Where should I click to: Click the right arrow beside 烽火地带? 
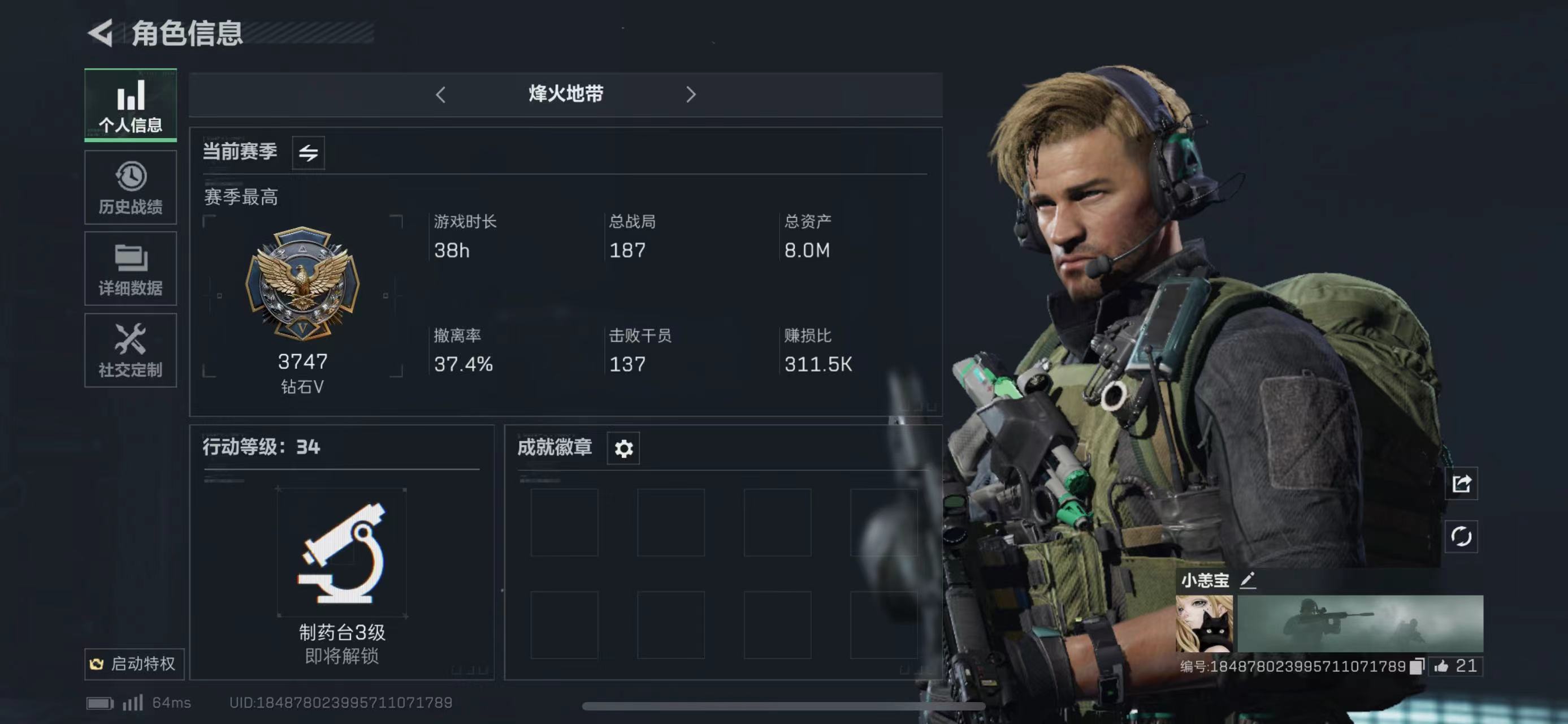690,94
